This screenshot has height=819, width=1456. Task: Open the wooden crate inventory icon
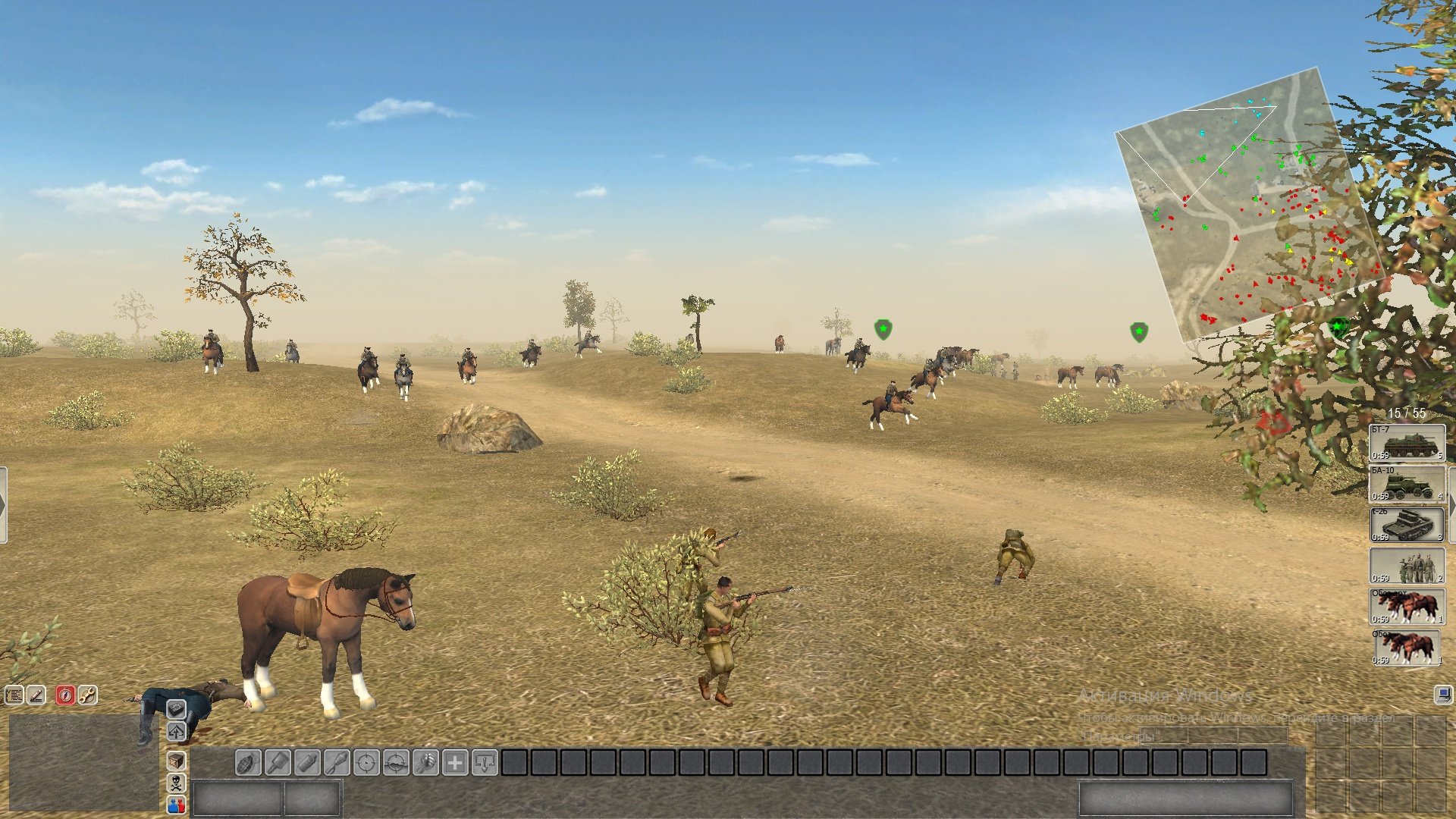click(x=176, y=761)
